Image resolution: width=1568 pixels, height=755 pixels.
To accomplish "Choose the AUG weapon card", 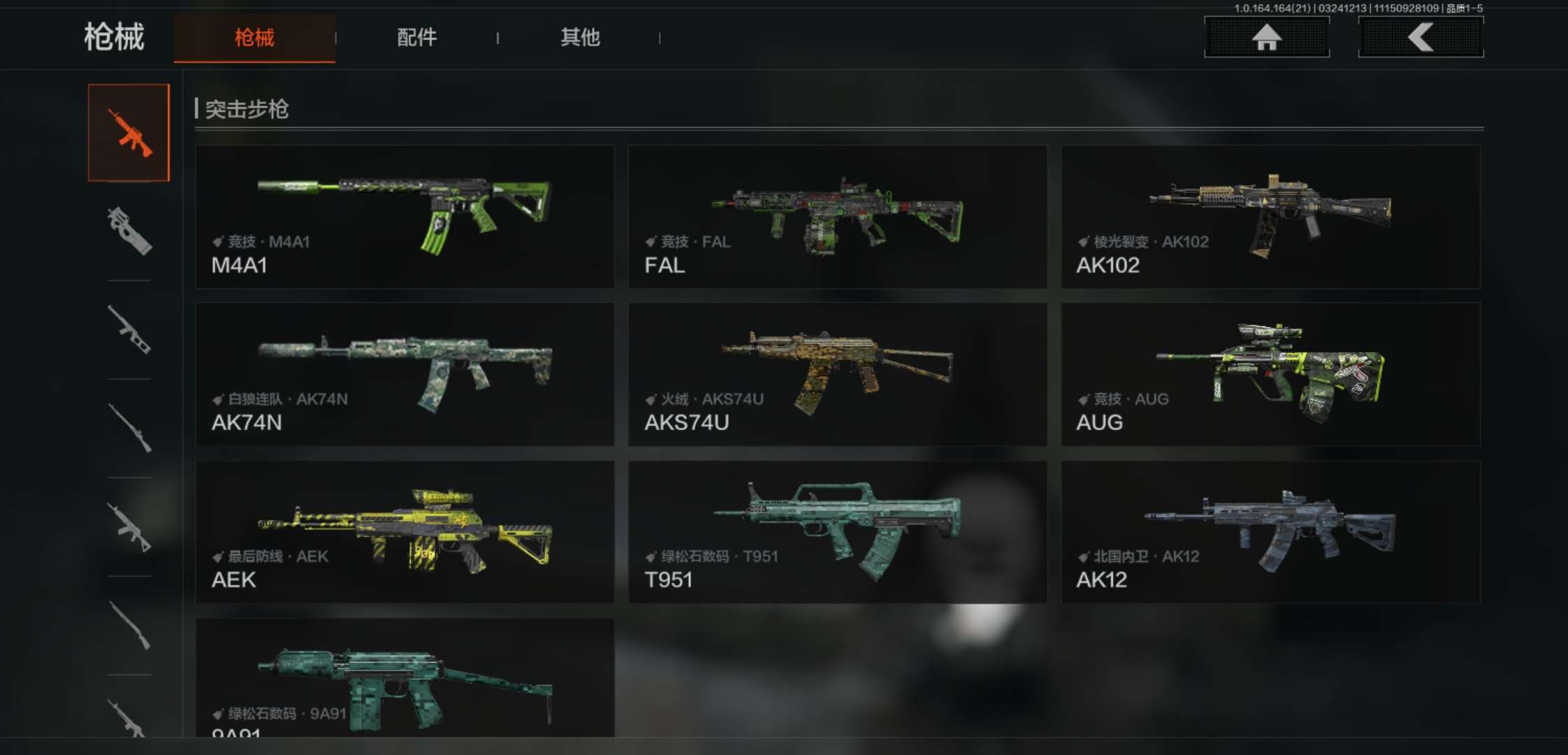I will [1270, 374].
